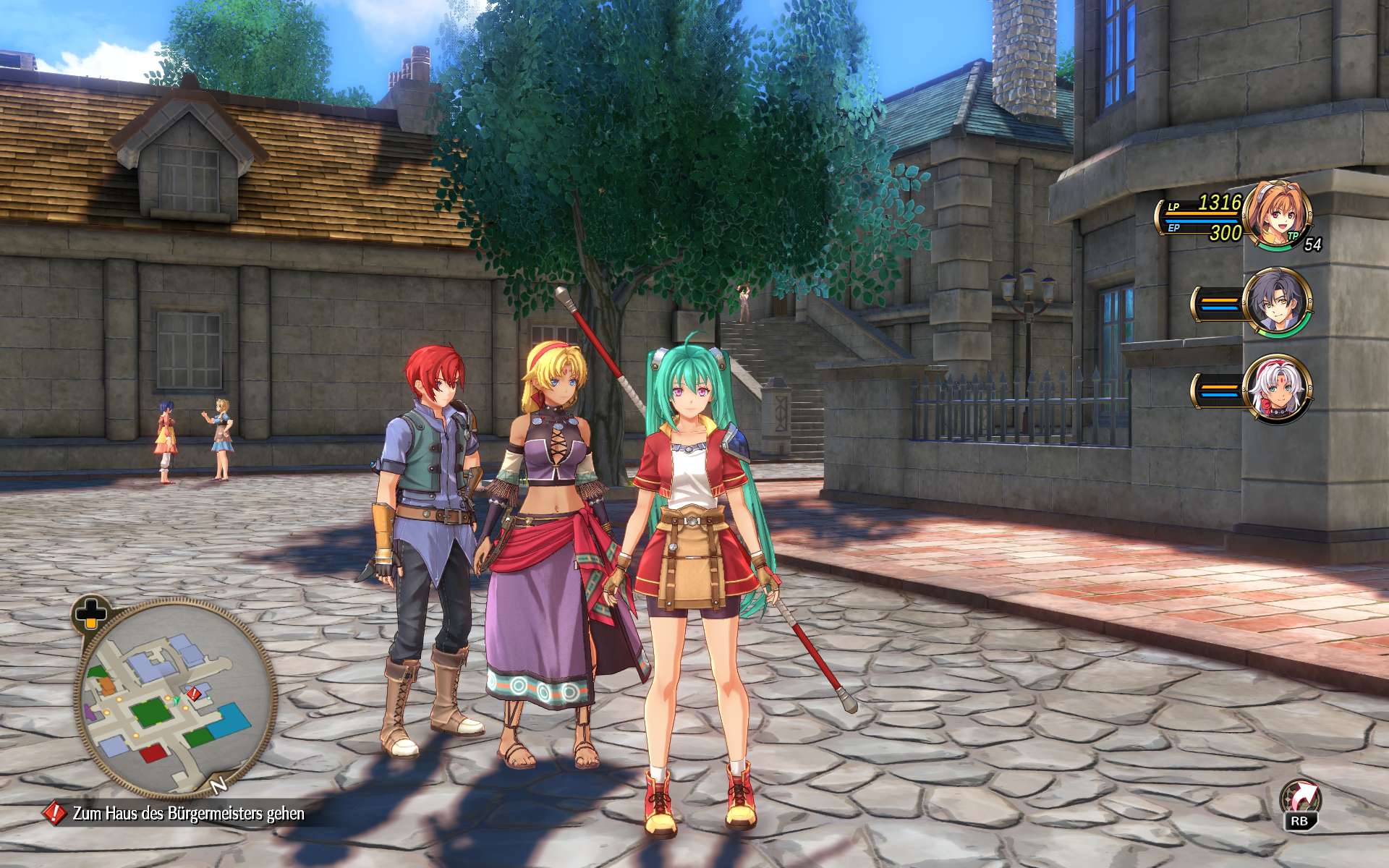Open the quest objective about the Bürgermeister
Screen dimensions: 1389x868
click(188, 814)
